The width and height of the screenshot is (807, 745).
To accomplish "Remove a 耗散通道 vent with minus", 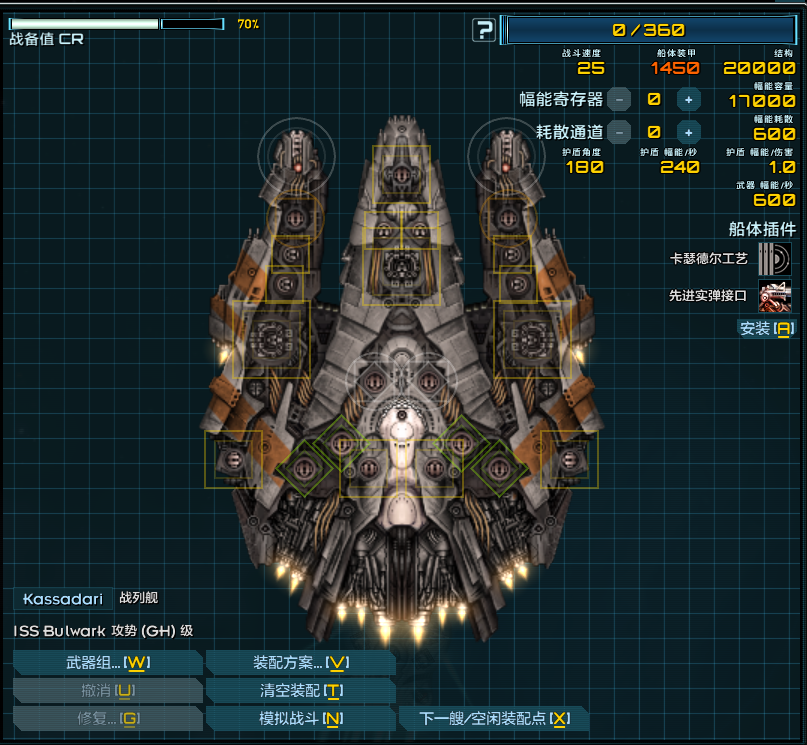I will (x=620, y=131).
